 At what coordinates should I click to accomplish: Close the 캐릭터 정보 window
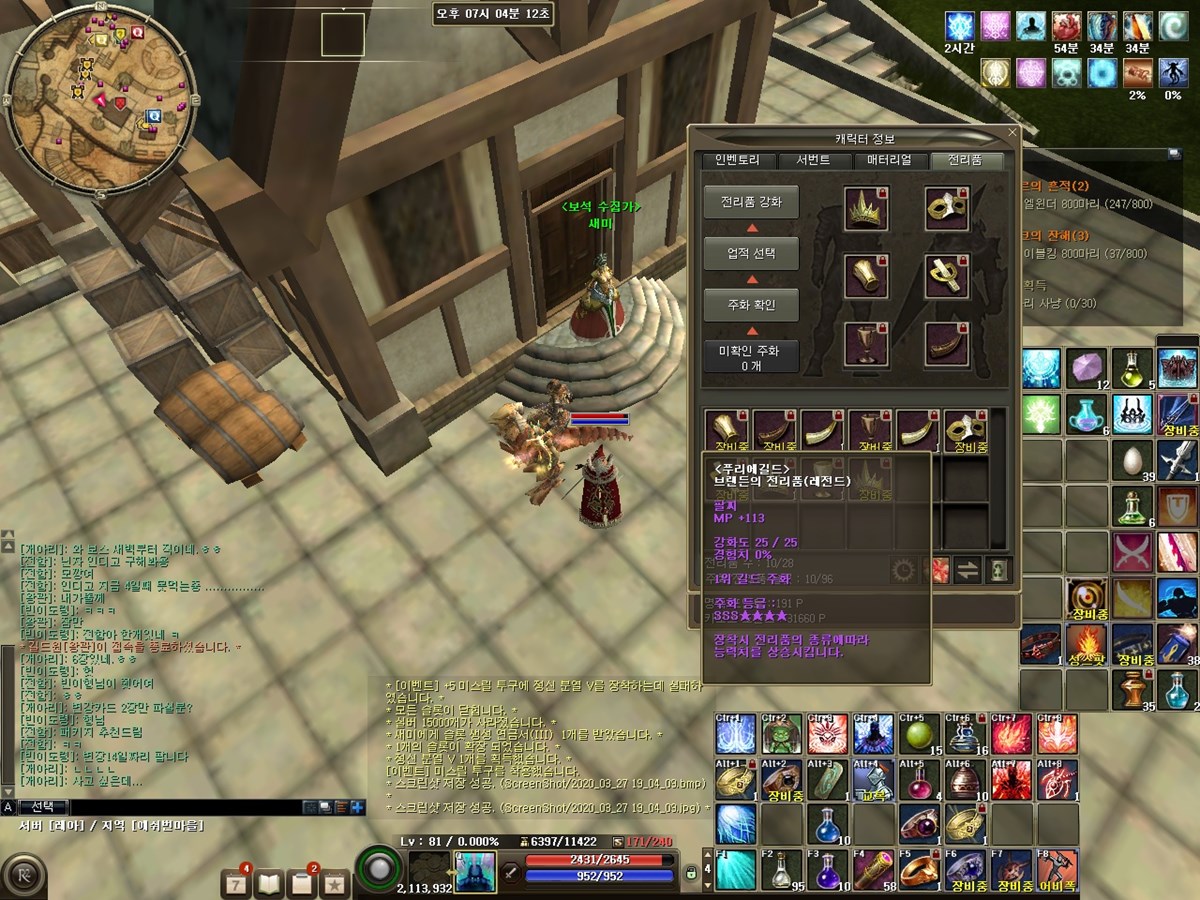coord(1011,132)
